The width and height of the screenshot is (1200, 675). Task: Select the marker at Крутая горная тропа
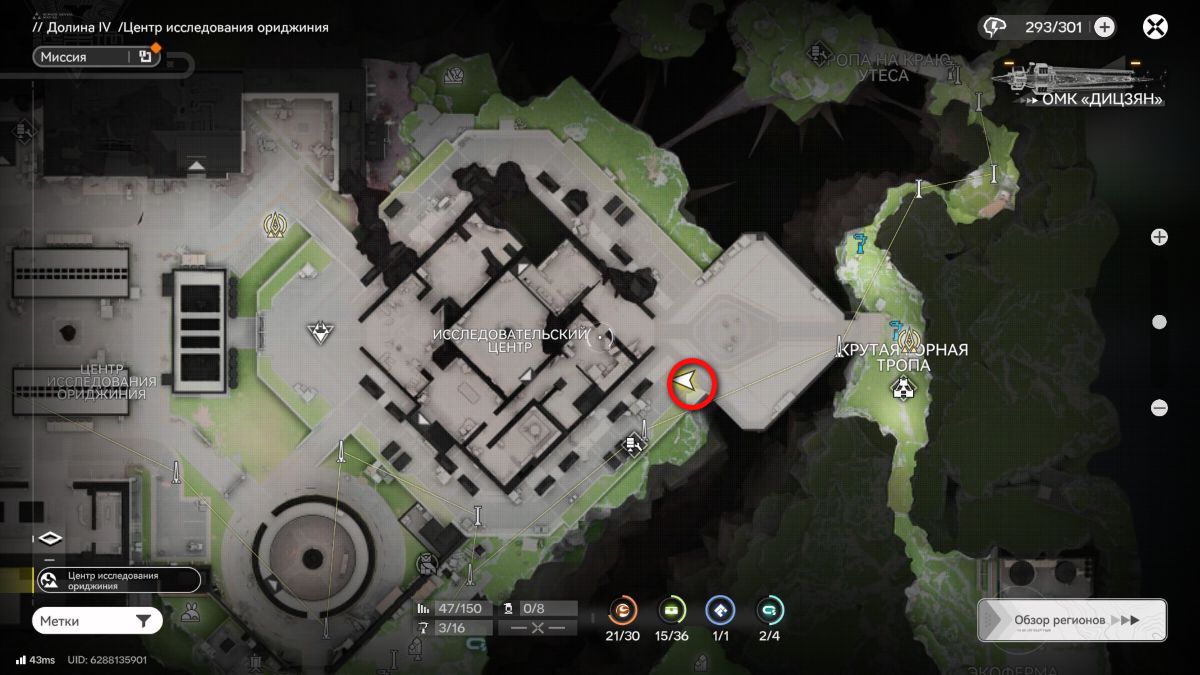coord(906,390)
